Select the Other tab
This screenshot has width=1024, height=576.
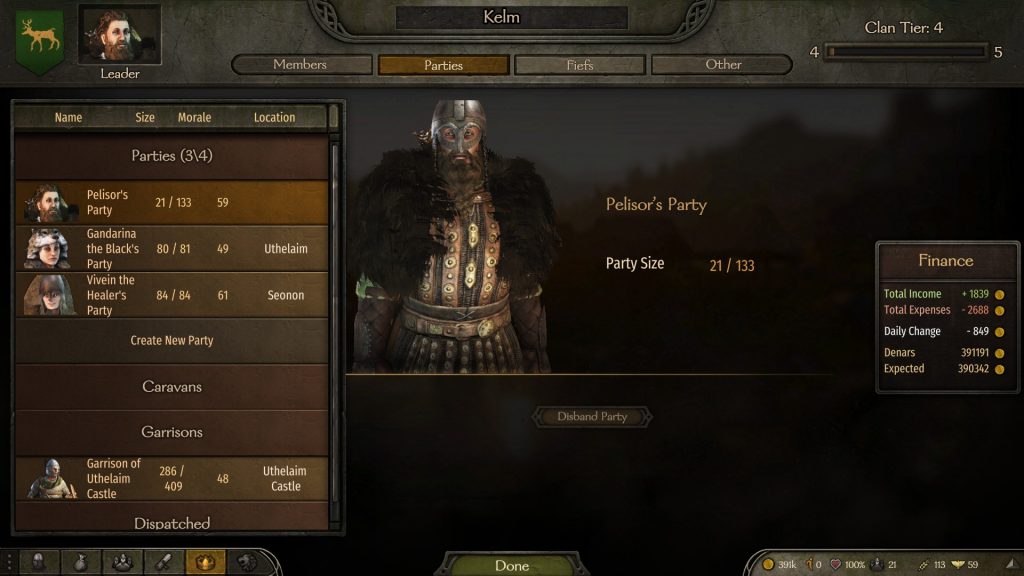722,65
